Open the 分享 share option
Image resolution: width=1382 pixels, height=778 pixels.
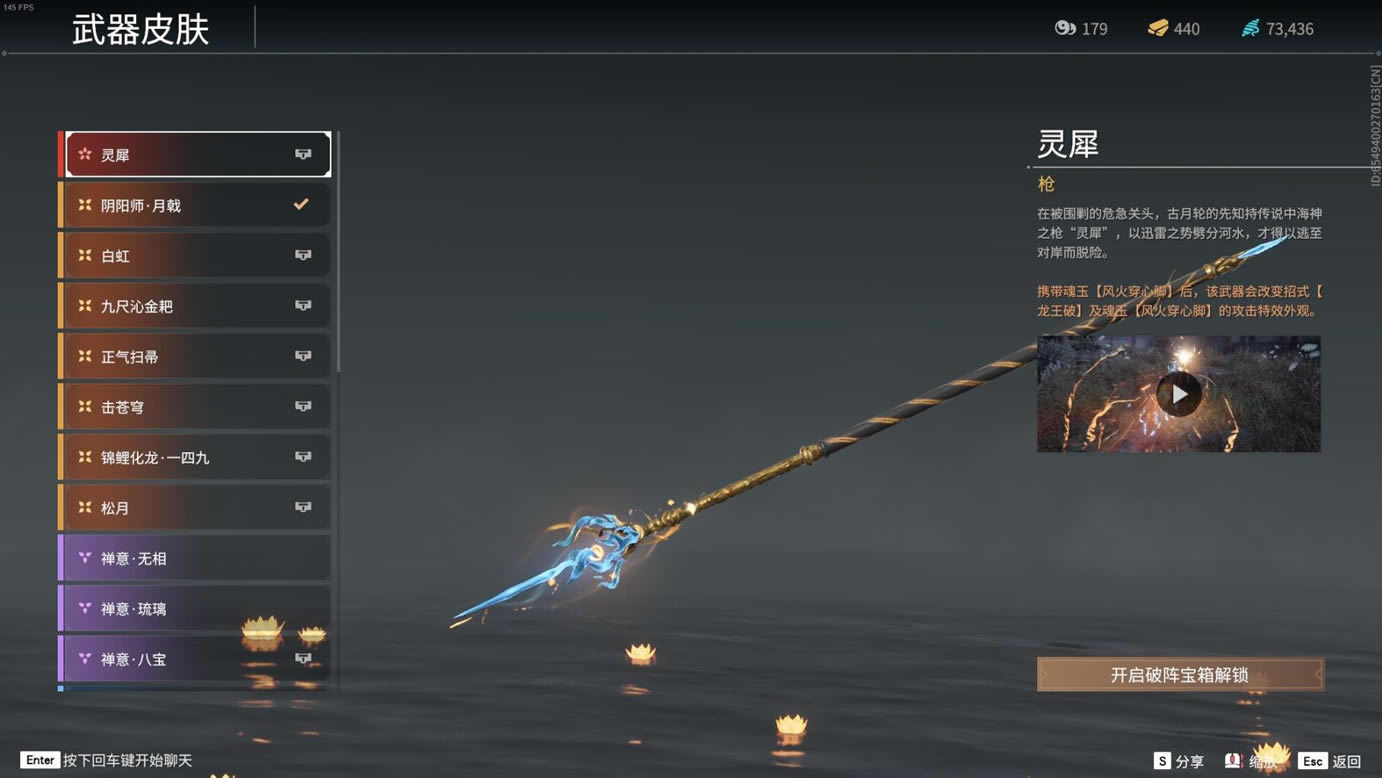[x=1178, y=761]
